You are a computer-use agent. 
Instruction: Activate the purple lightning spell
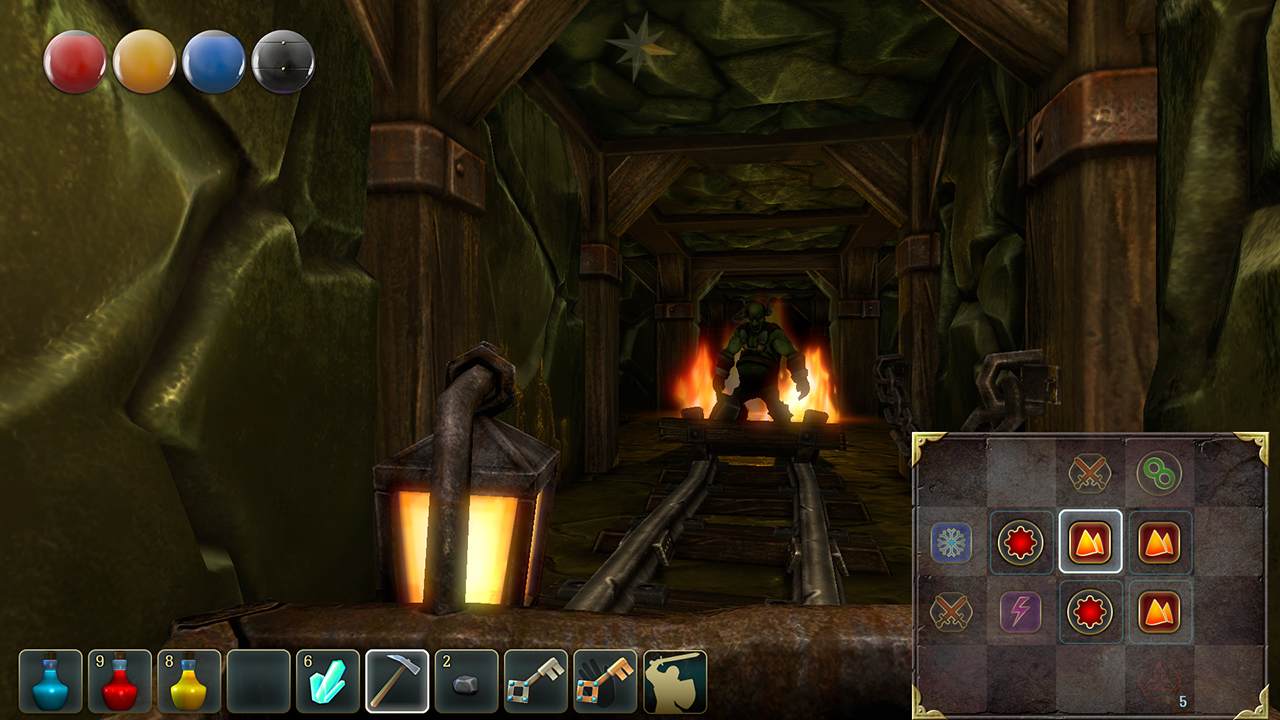pyautogui.click(x=1022, y=610)
